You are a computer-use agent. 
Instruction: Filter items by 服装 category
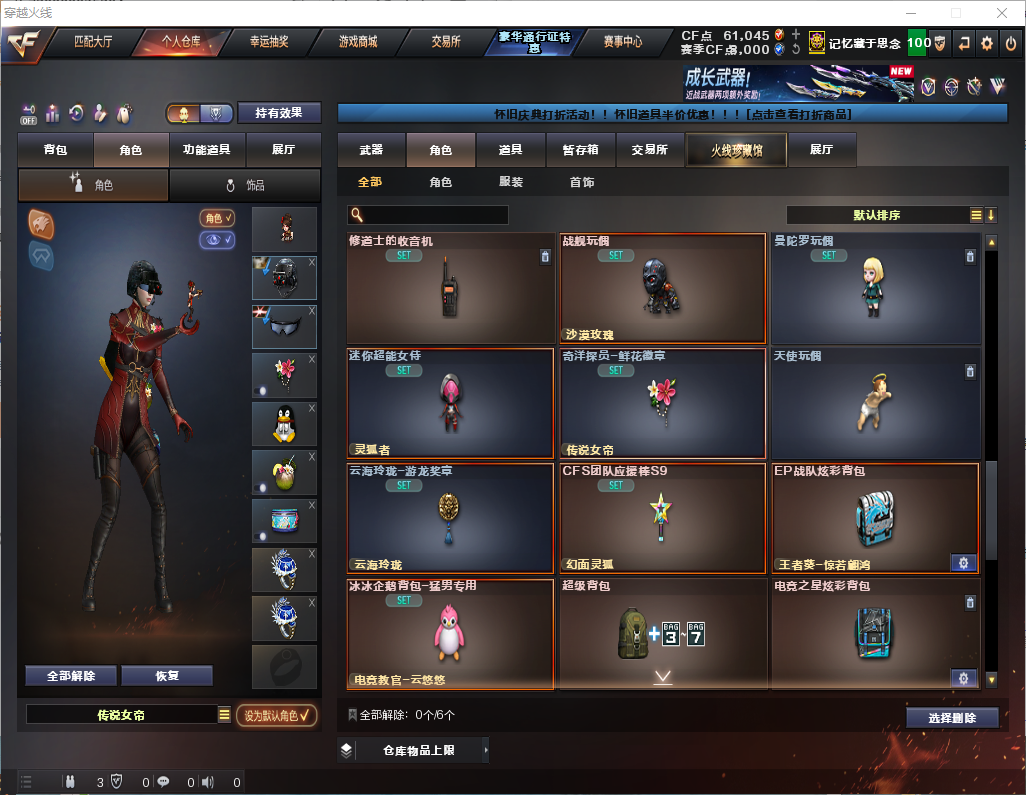(511, 183)
